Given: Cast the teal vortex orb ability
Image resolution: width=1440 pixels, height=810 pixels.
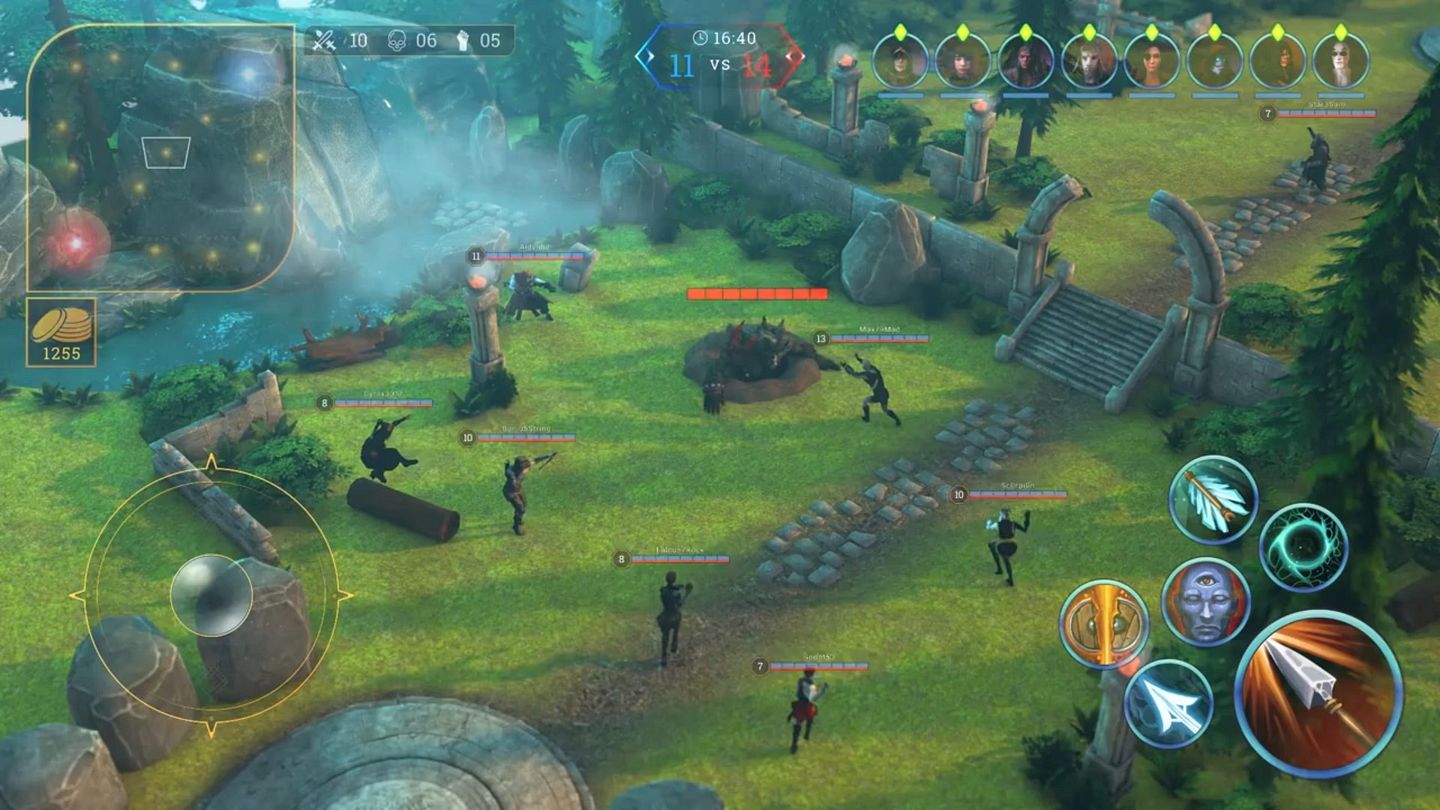Looking at the screenshot, I should [x=1303, y=547].
